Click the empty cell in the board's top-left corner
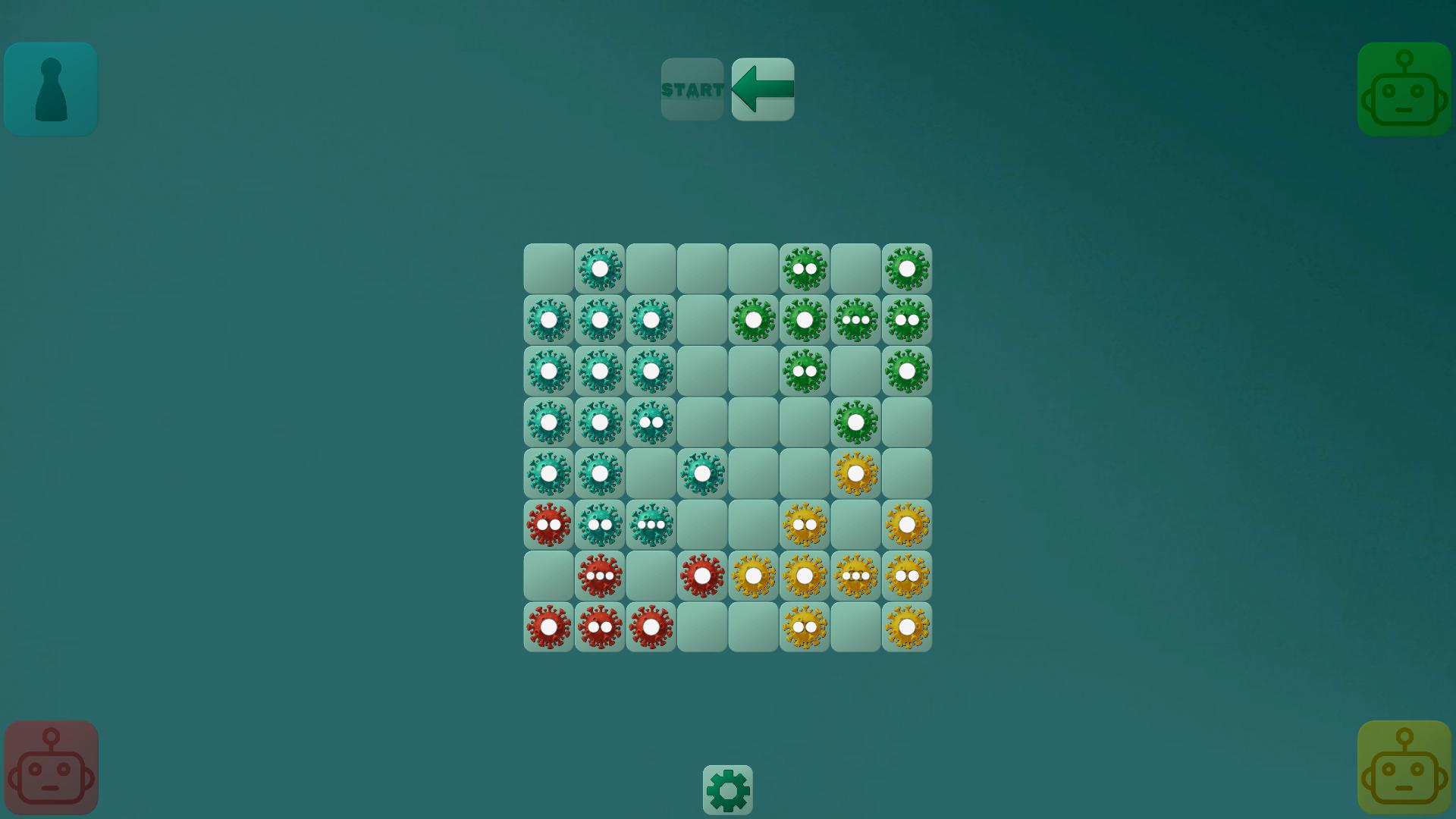Viewport: 1456px width, 819px height. (548, 268)
